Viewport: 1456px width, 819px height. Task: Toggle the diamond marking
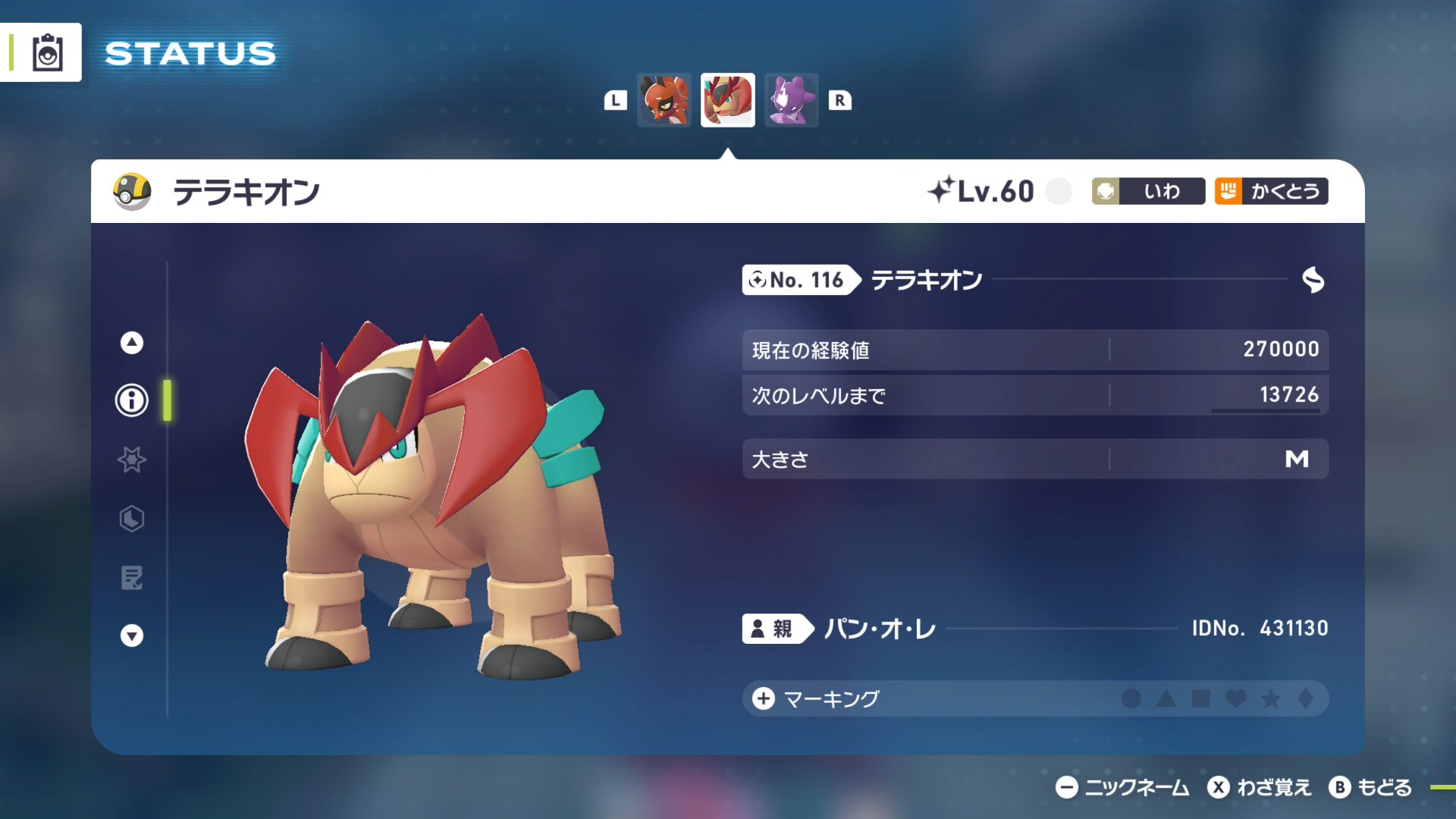(1306, 698)
